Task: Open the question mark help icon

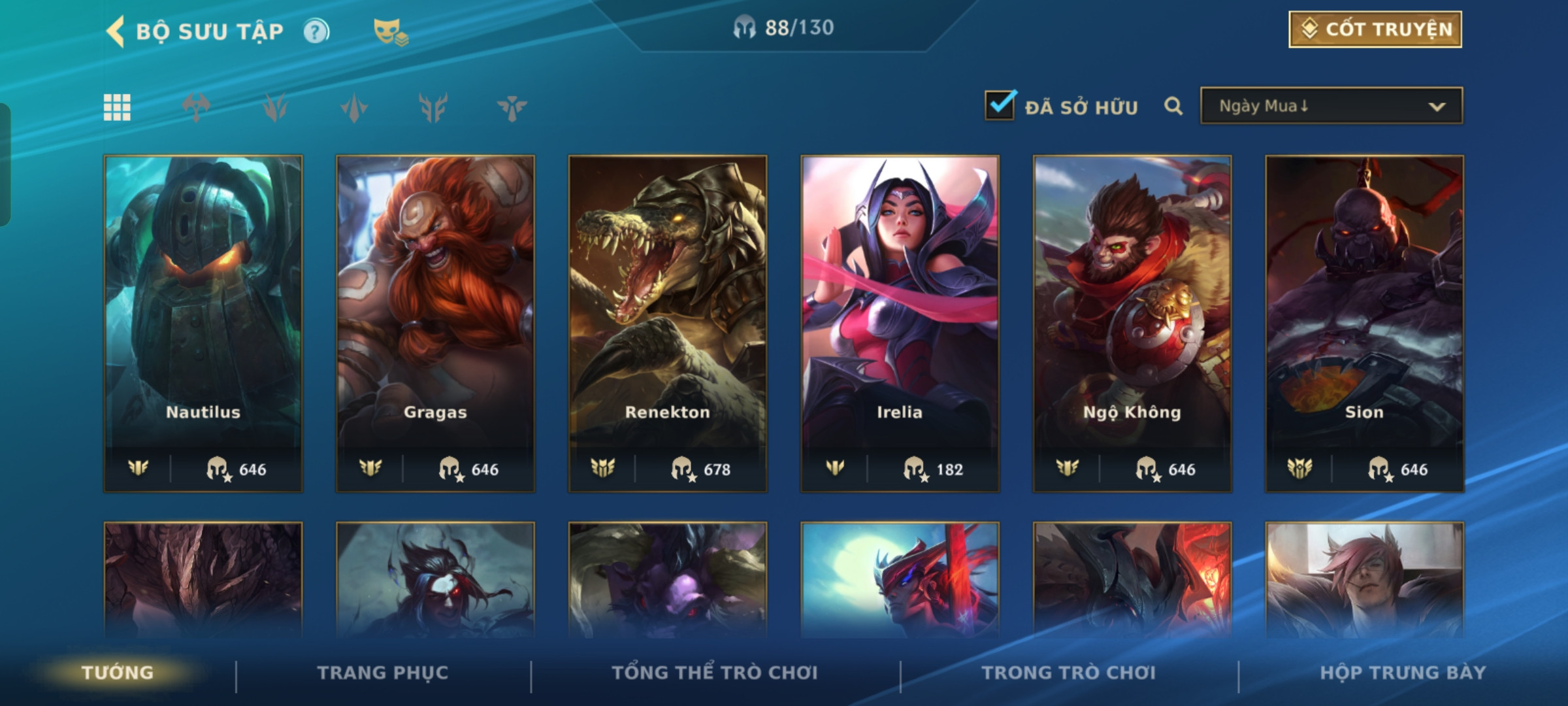Action: click(317, 31)
